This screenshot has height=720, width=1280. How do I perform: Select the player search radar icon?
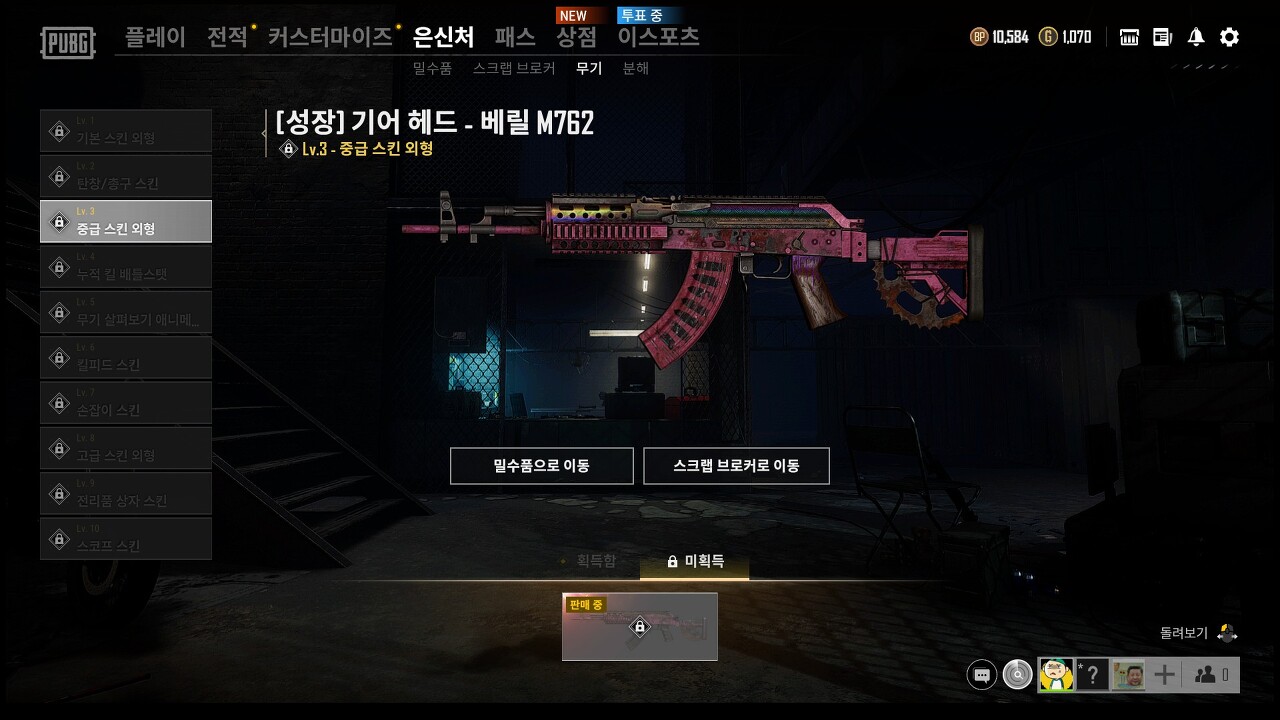click(1017, 674)
